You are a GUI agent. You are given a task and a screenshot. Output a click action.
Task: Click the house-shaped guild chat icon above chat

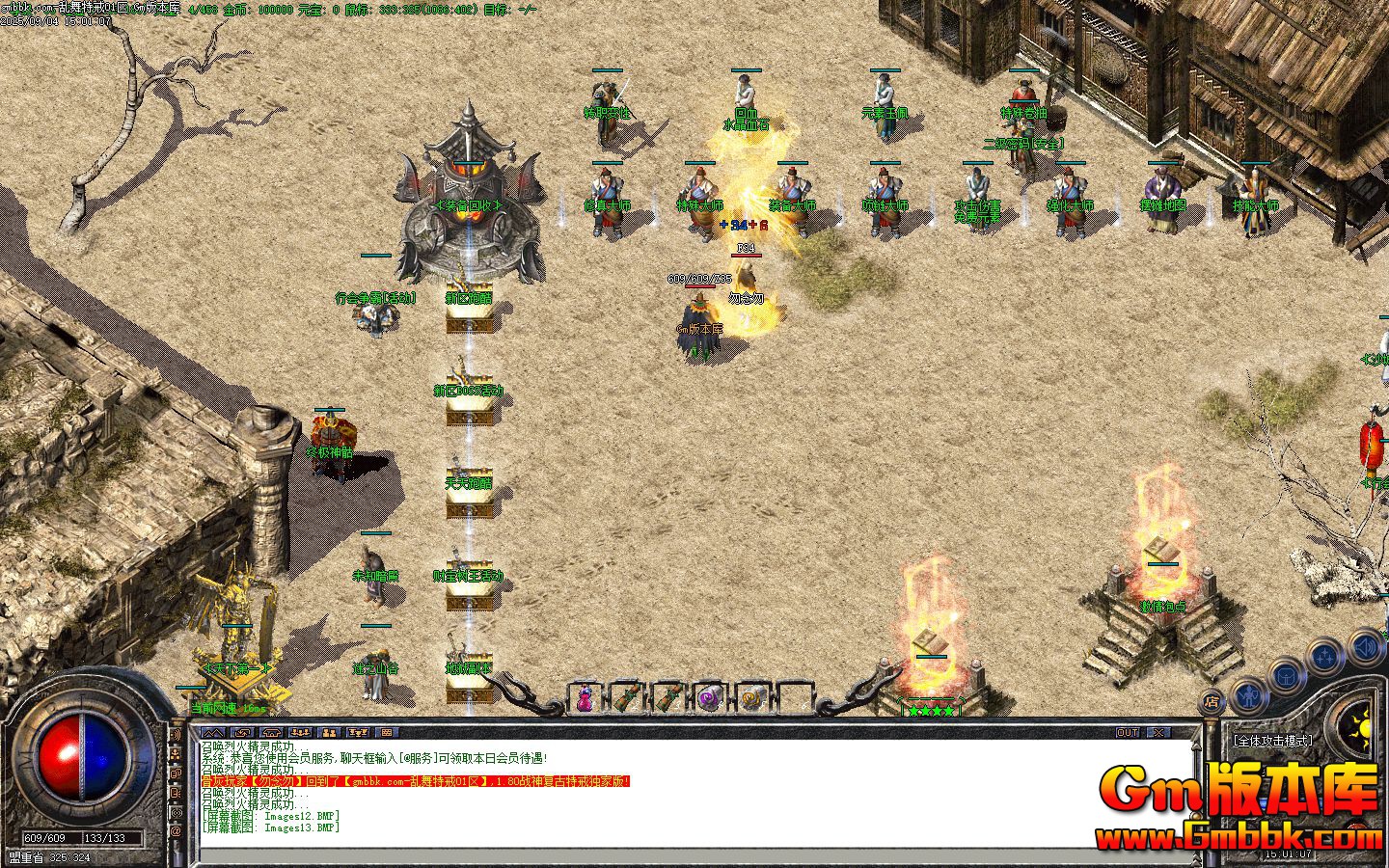pos(271,732)
